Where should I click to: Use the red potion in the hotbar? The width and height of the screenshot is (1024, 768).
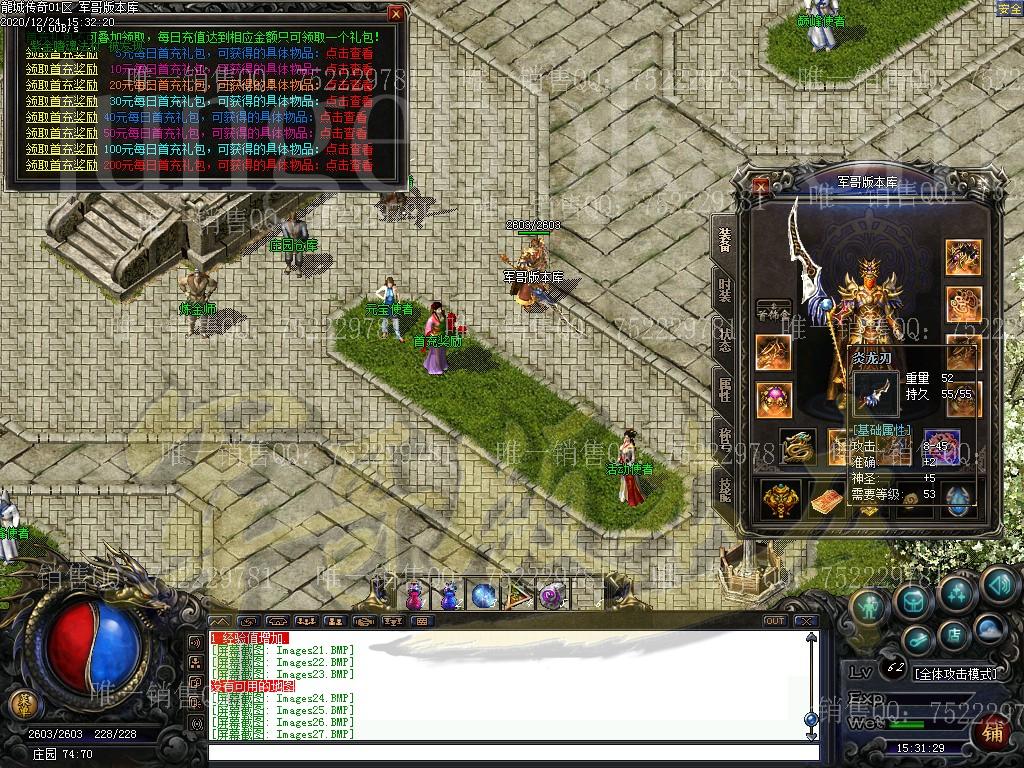(414, 596)
